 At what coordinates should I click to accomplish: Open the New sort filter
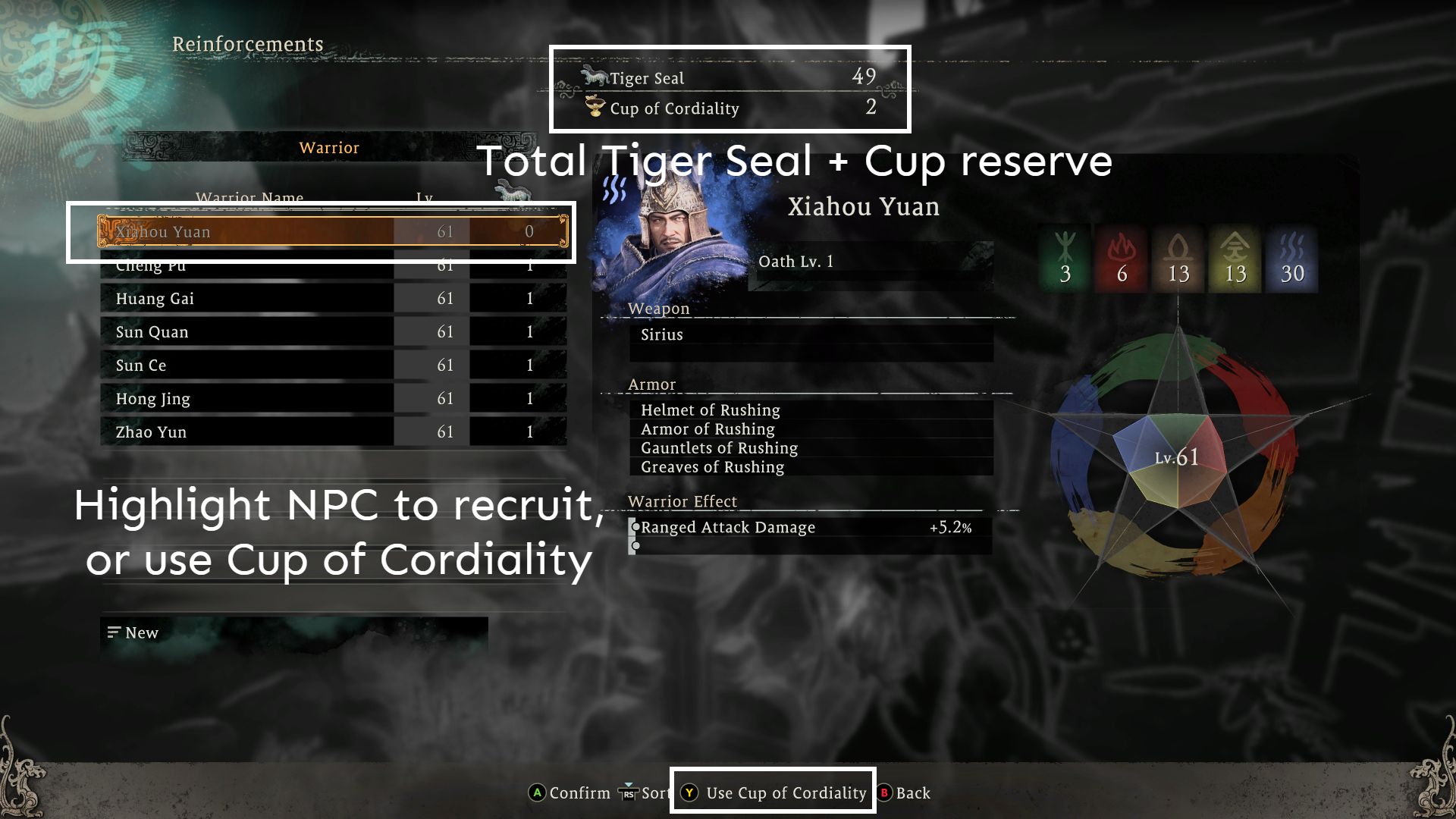point(135,632)
